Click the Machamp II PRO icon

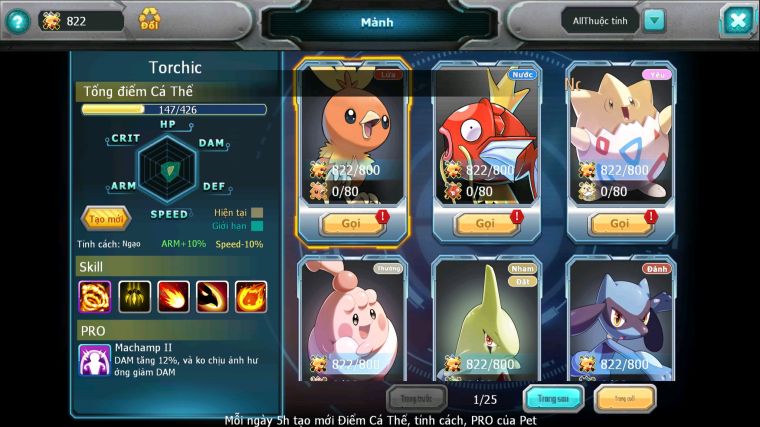[x=95, y=359]
